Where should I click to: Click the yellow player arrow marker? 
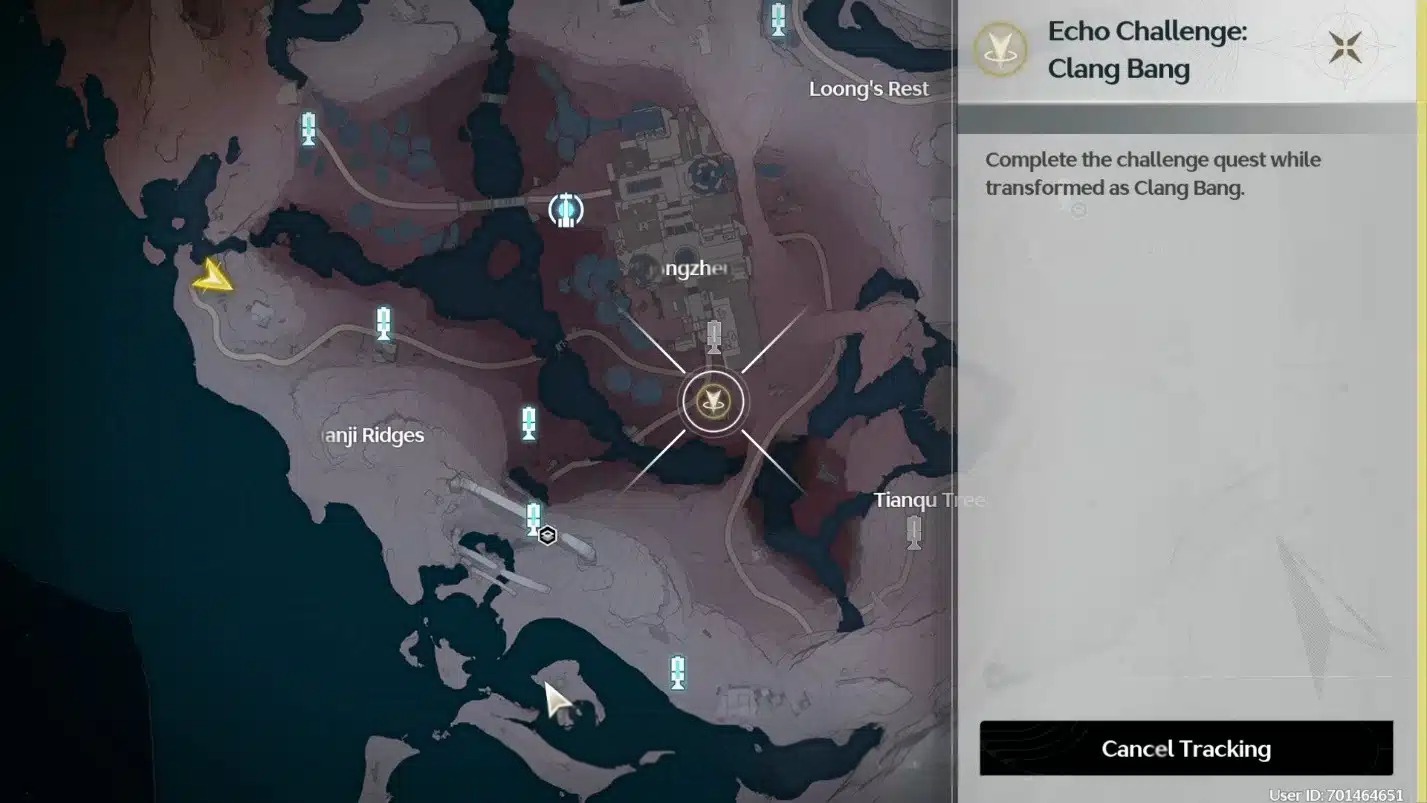coord(213,277)
